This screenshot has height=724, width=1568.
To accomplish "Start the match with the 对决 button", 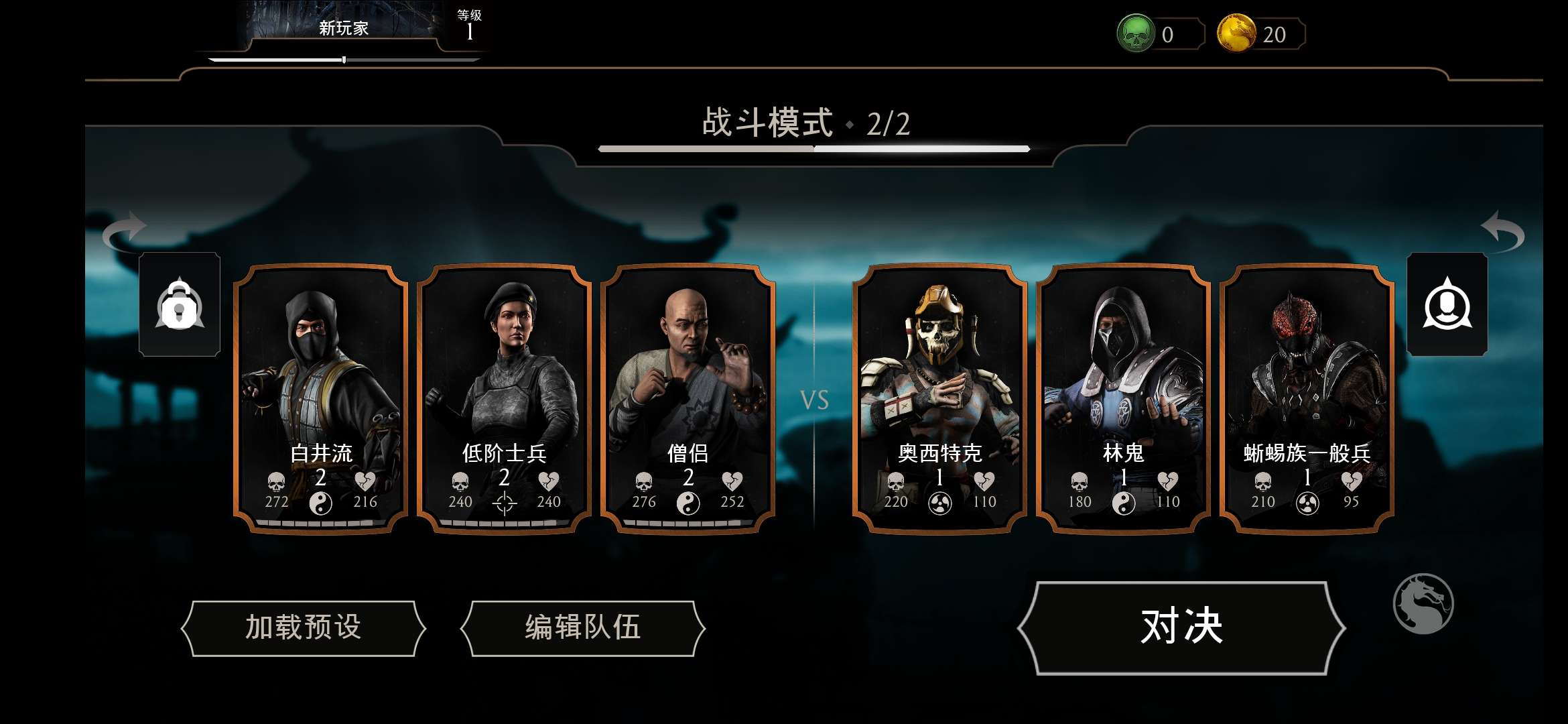I will click(1181, 627).
